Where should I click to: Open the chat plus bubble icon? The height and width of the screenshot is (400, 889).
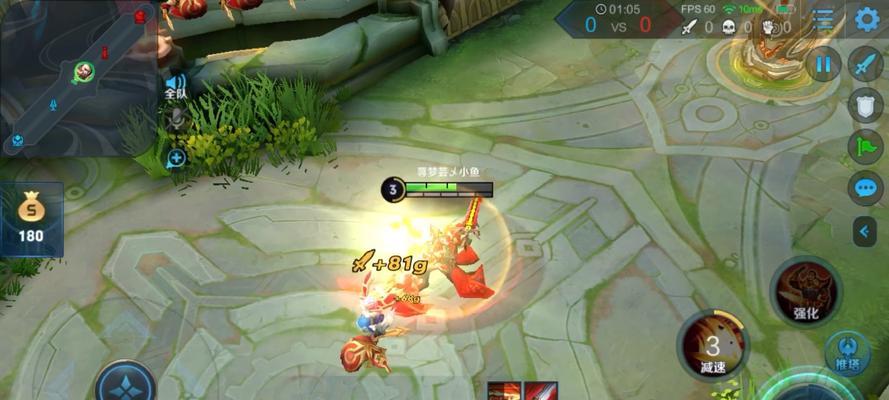(177, 158)
